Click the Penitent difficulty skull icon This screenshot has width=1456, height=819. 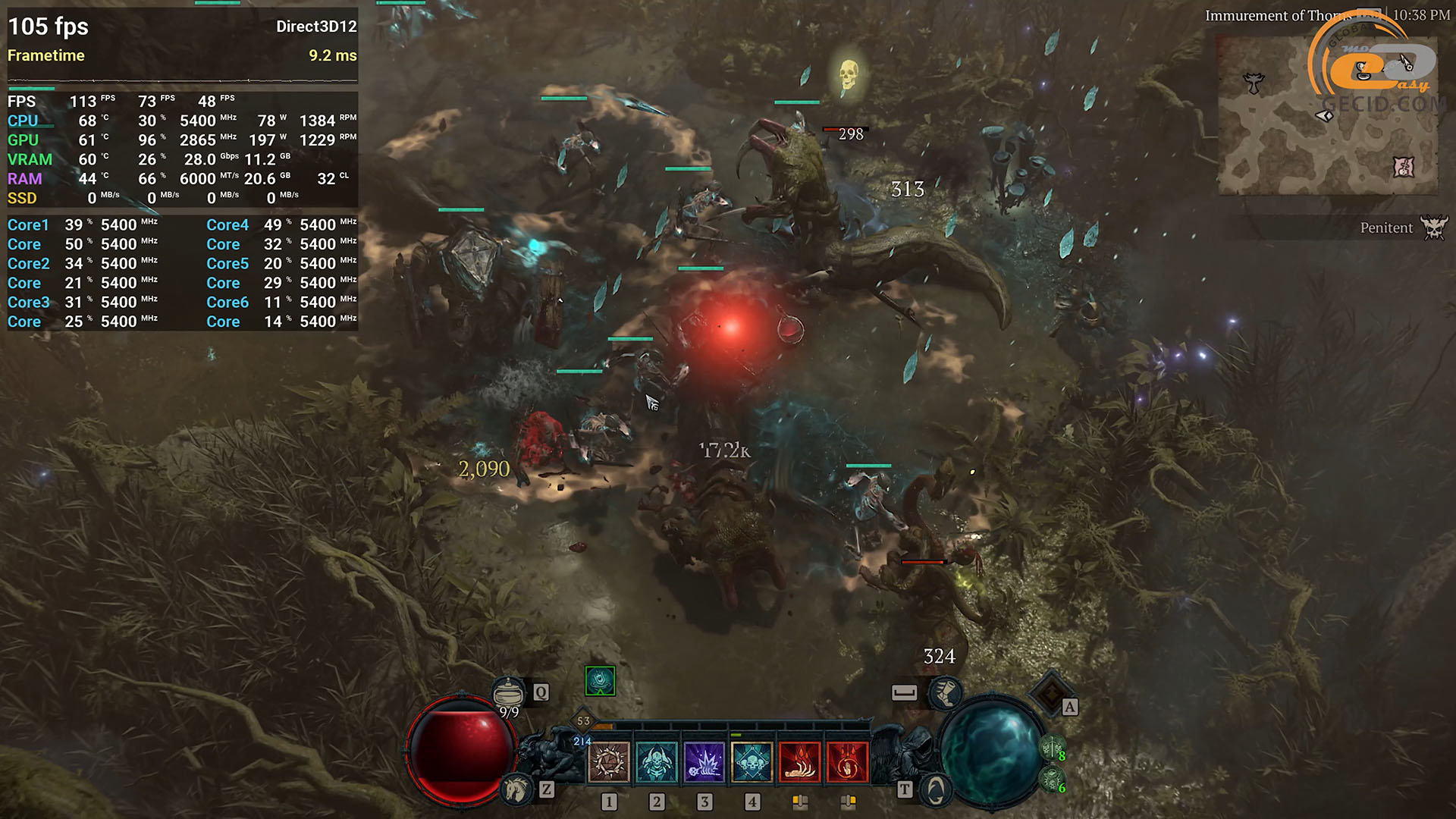point(1433,227)
